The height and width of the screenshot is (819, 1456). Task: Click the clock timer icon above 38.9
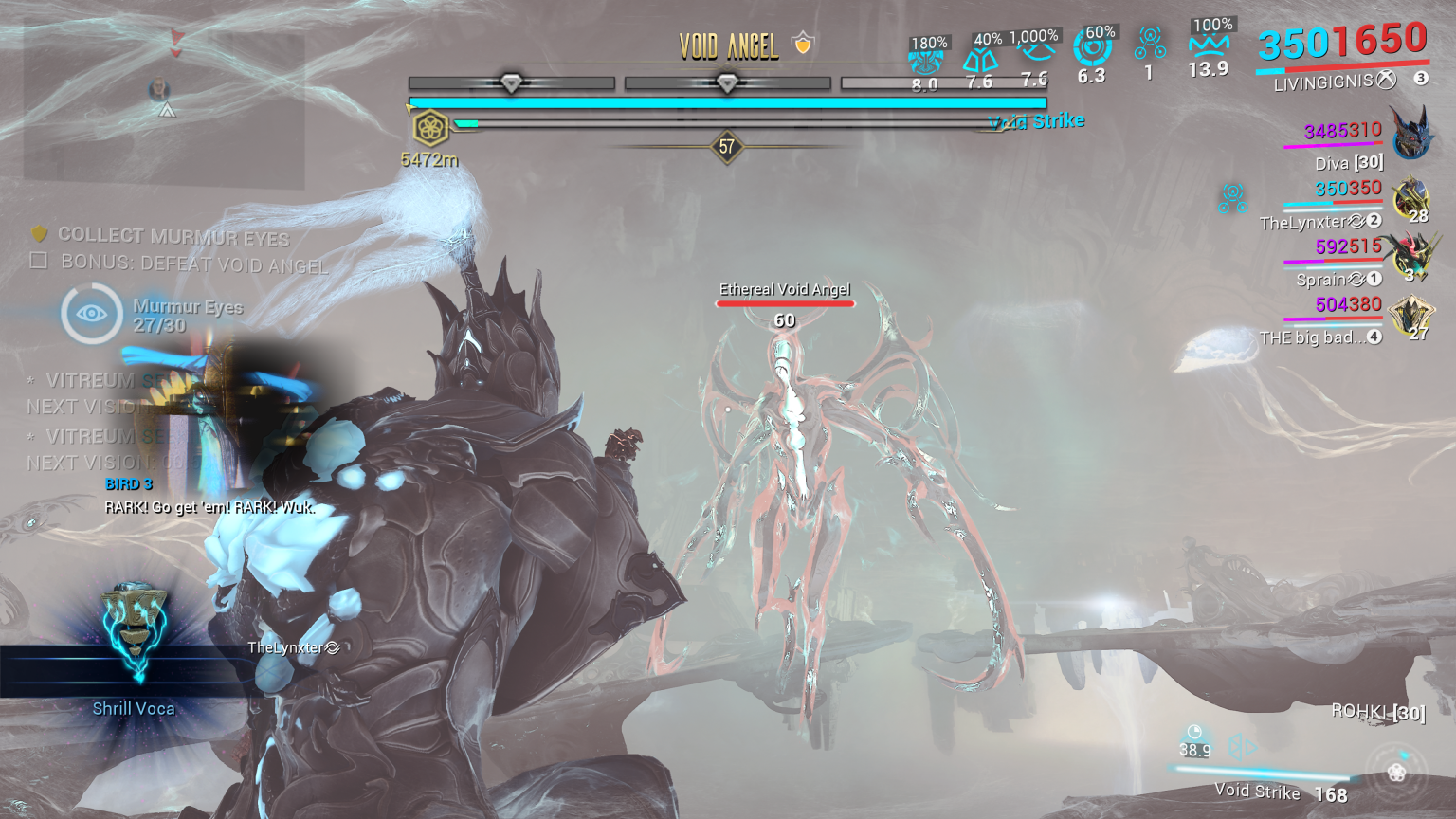point(1195,731)
